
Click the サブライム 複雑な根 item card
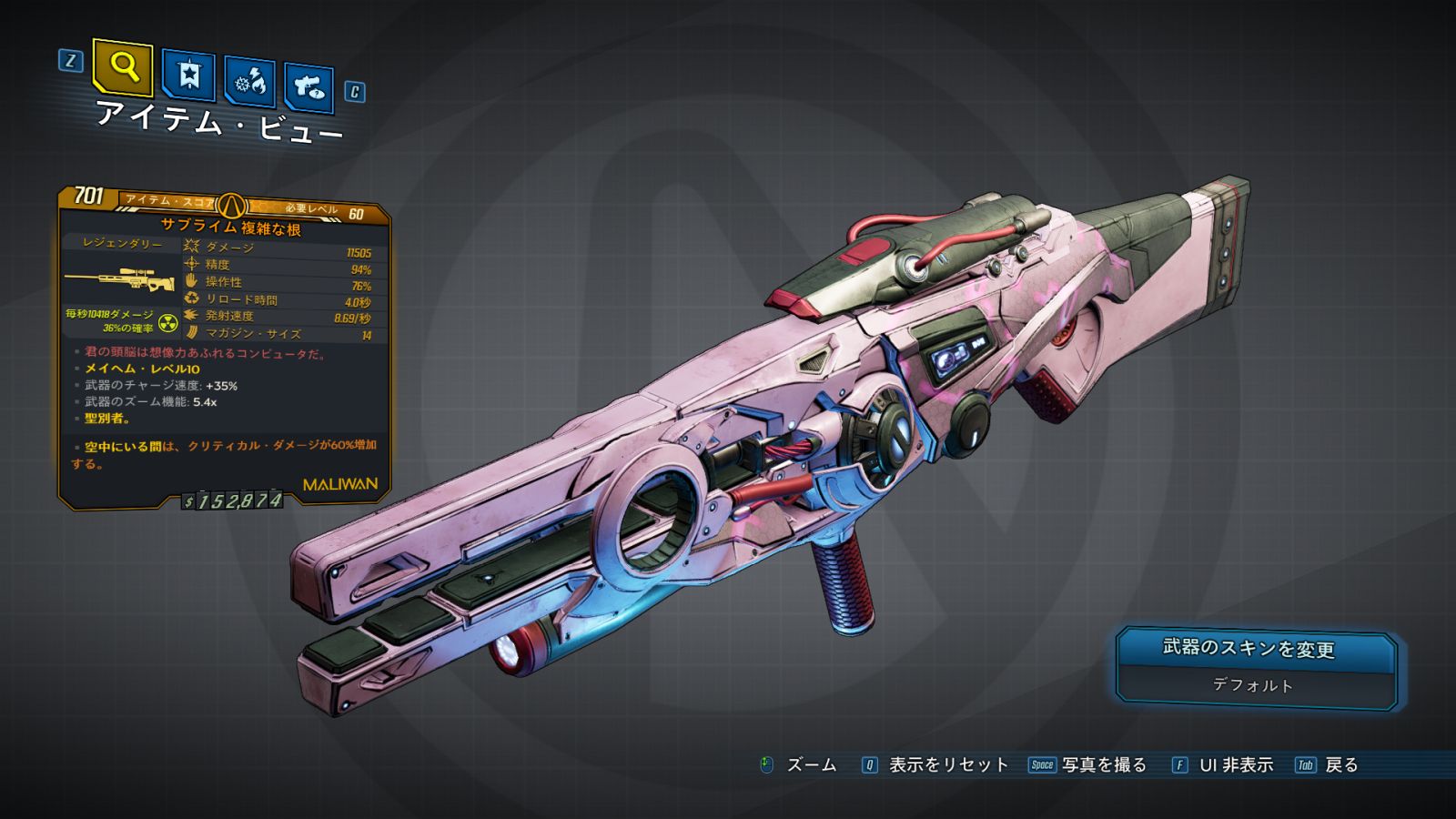tap(225, 346)
